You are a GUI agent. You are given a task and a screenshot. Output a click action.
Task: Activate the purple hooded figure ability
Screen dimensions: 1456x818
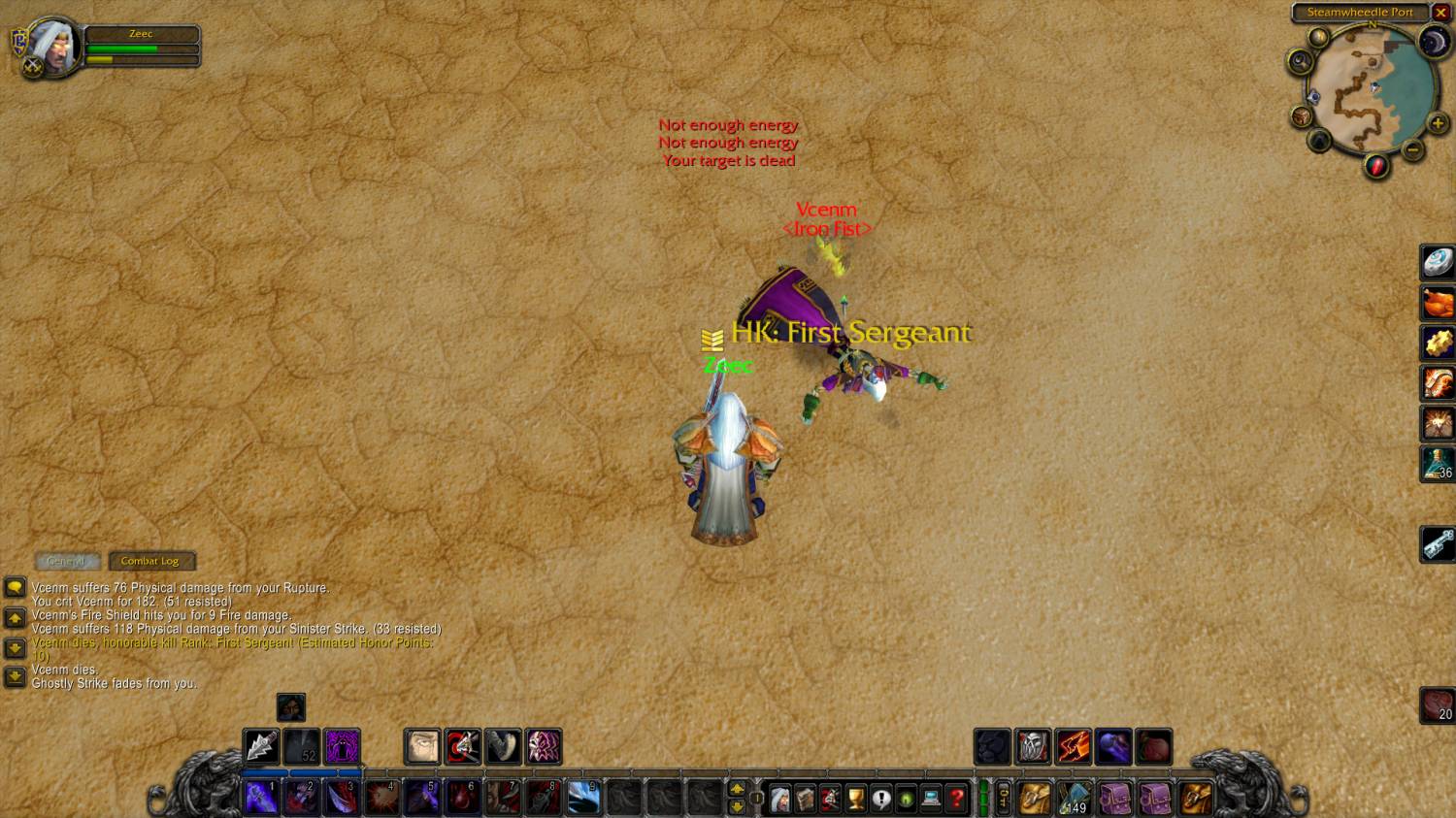[342, 747]
